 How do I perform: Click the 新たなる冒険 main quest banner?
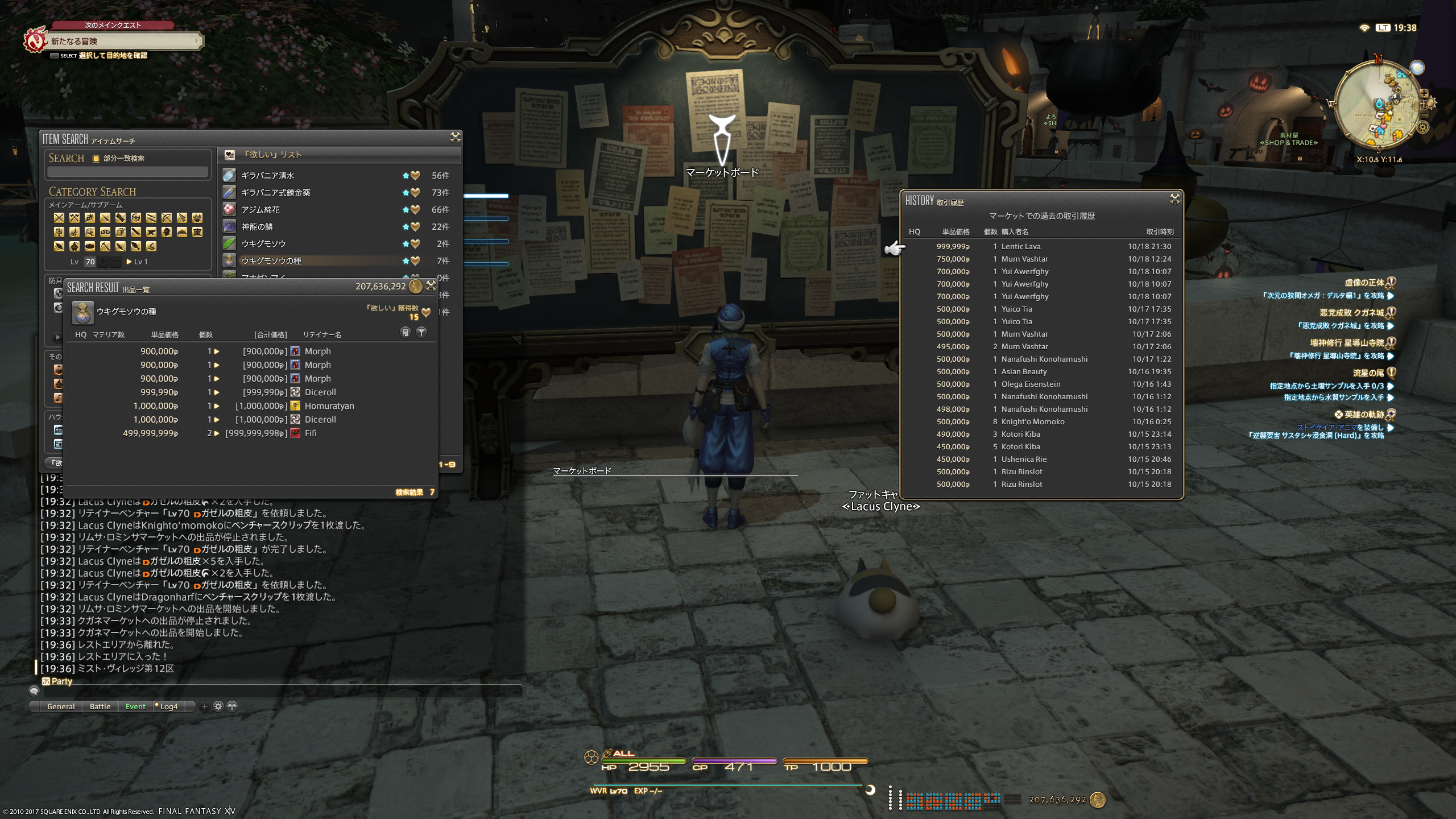122,42
